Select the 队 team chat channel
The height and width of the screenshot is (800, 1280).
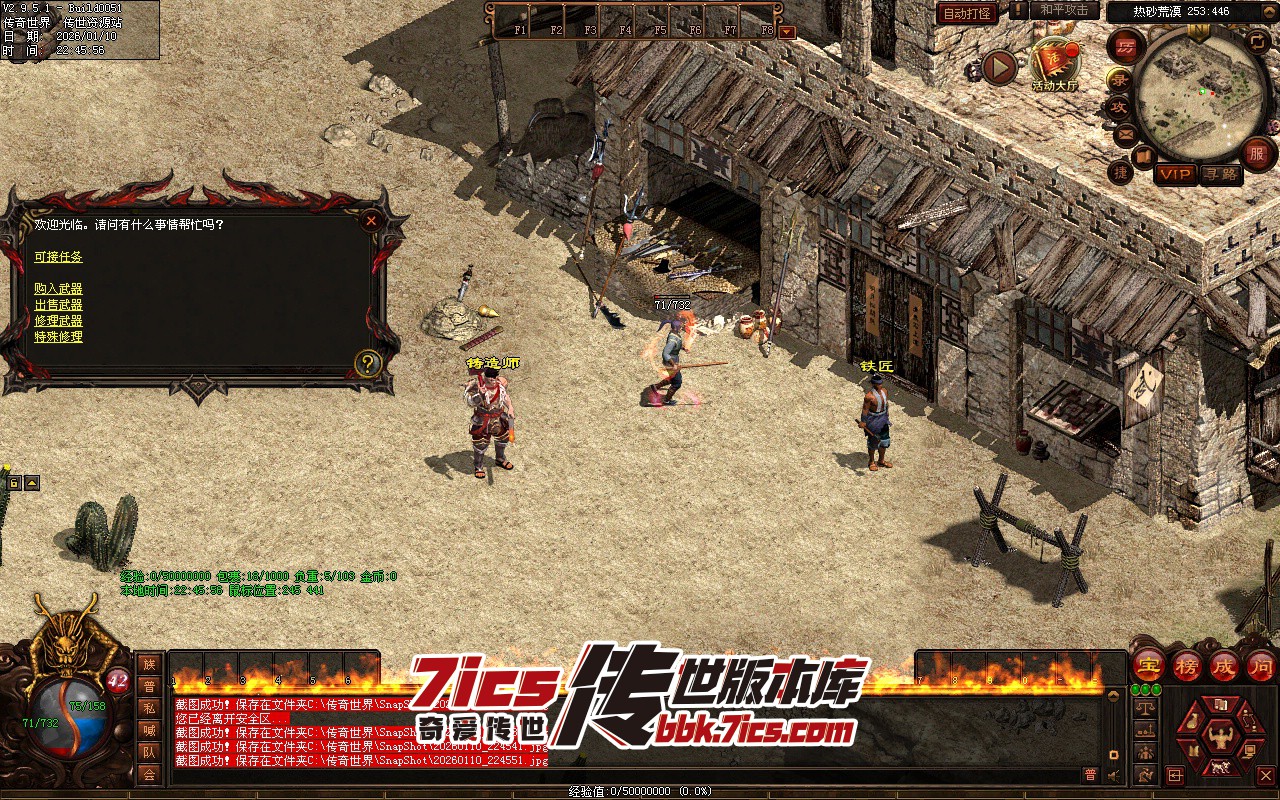(x=149, y=752)
